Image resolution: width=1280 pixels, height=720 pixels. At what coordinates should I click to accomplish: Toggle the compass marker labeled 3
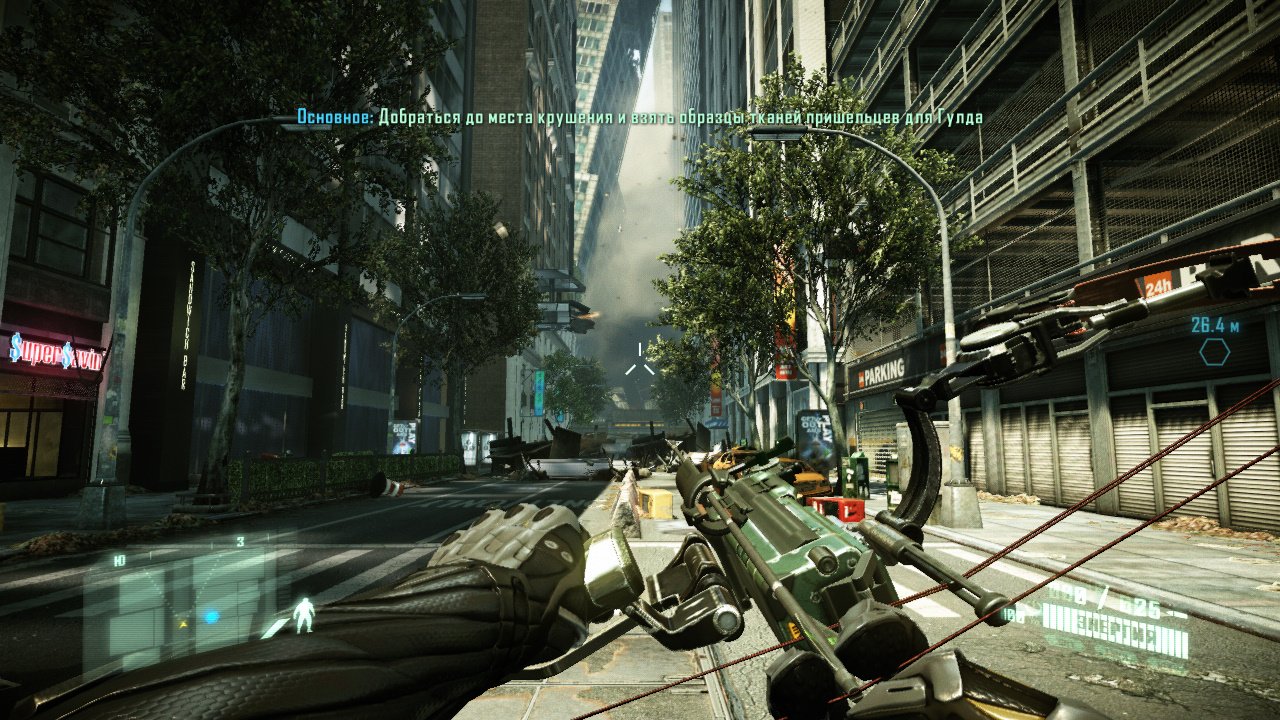240,541
